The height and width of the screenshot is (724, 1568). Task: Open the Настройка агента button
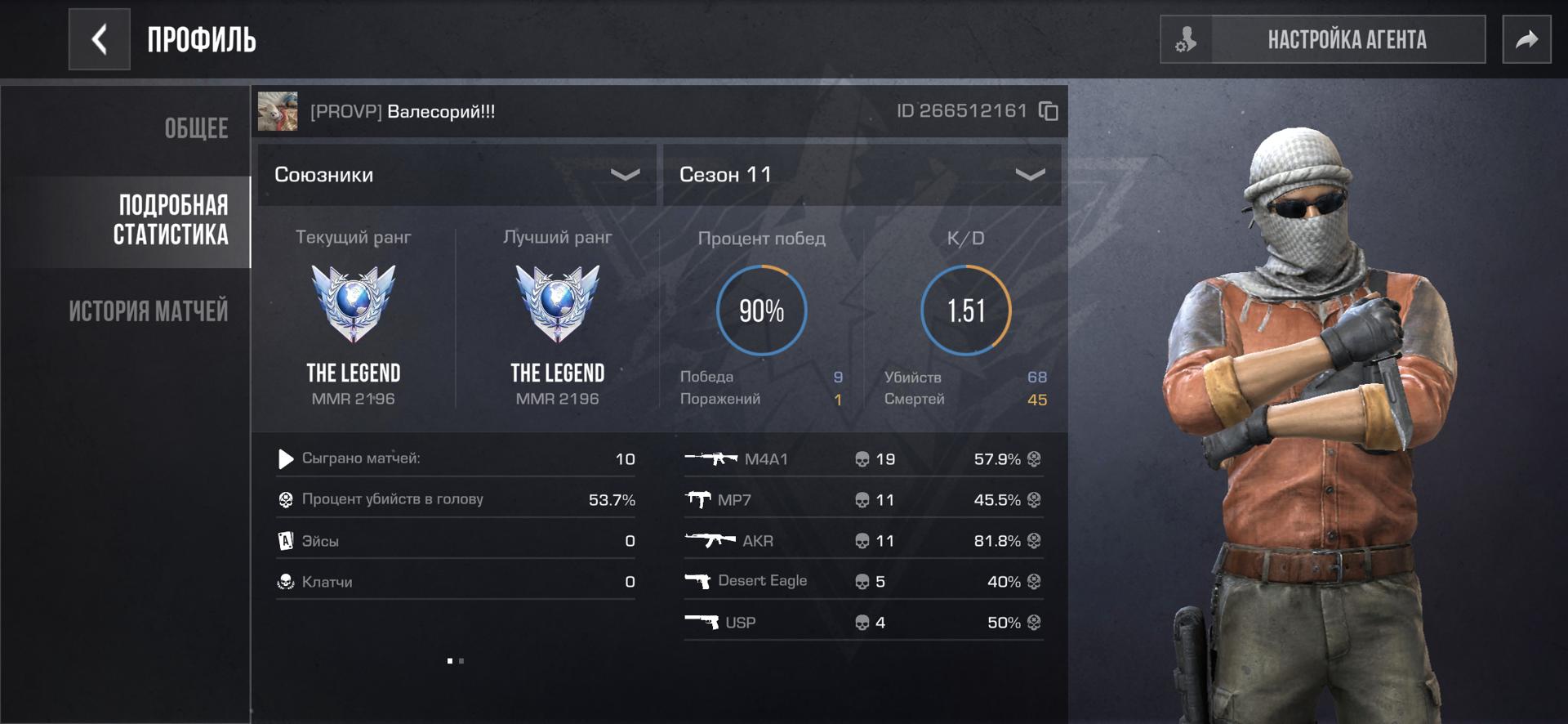click(1322, 39)
